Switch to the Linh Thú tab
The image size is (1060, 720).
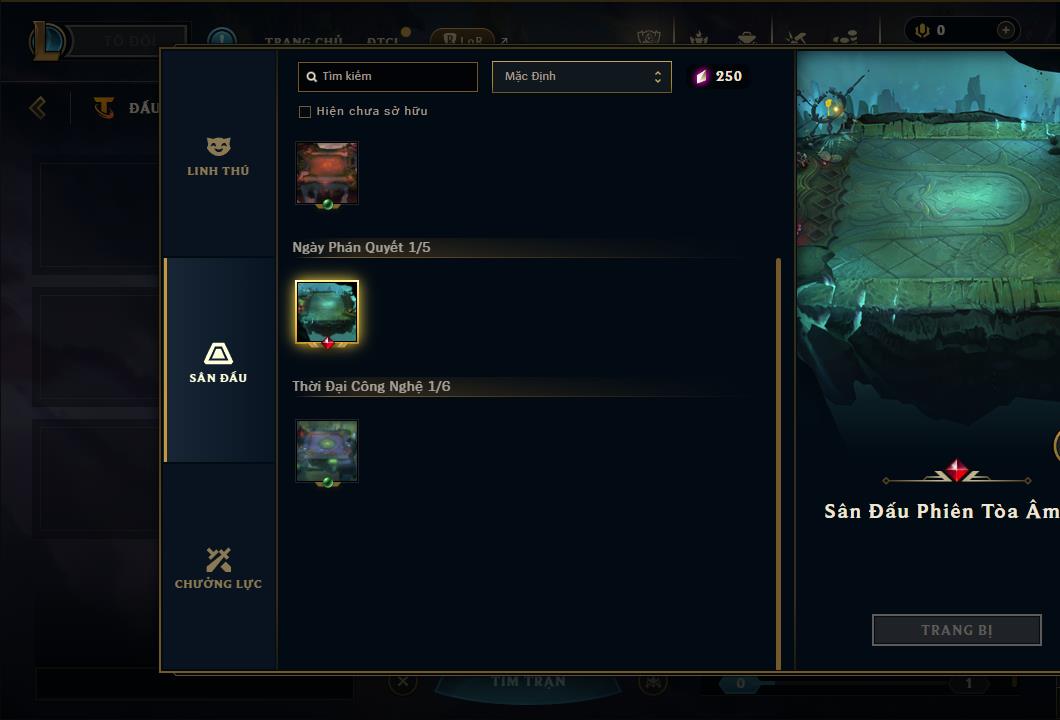tap(218, 157)
